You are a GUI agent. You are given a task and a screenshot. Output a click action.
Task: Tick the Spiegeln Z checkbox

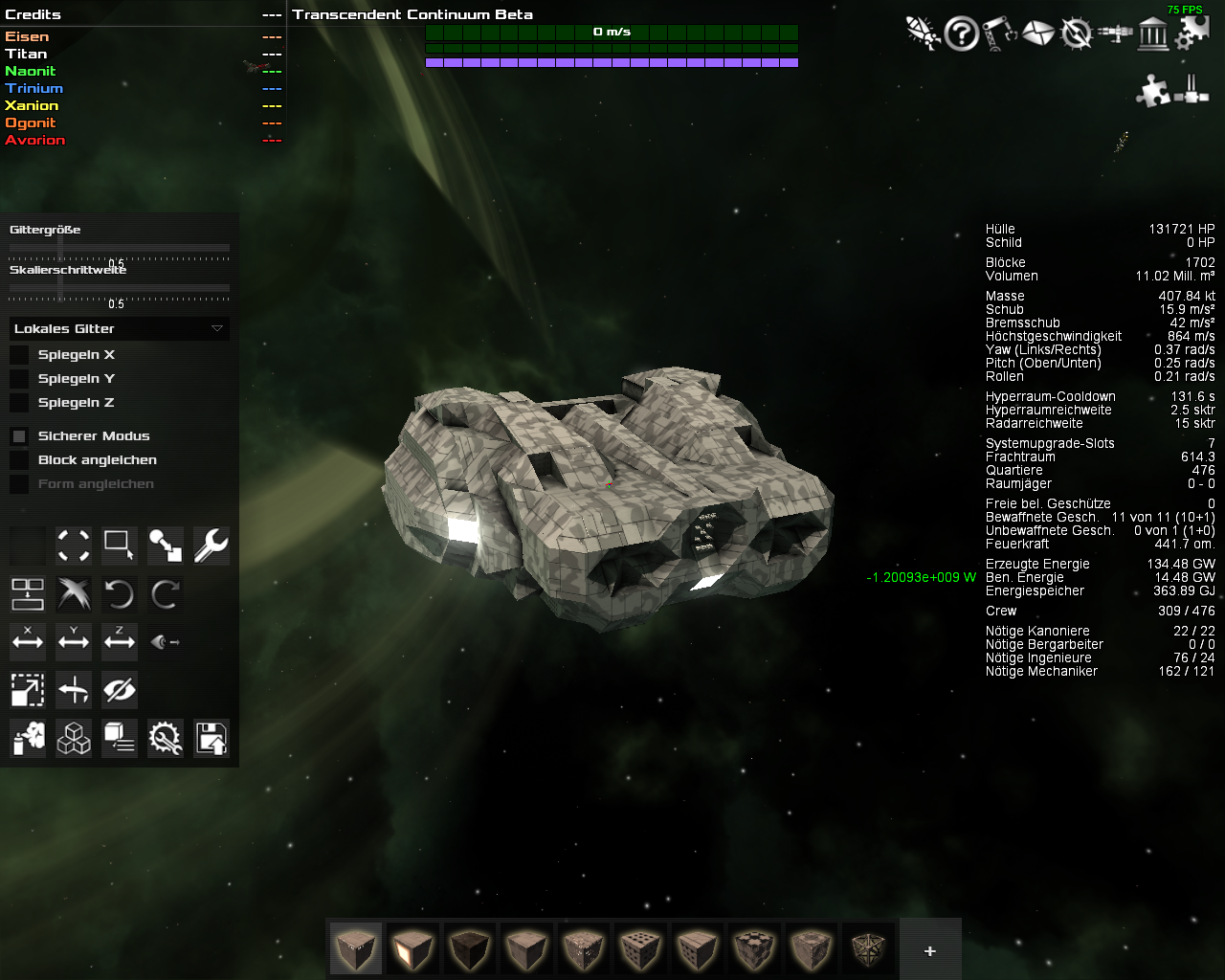click(x=19, y=403)
